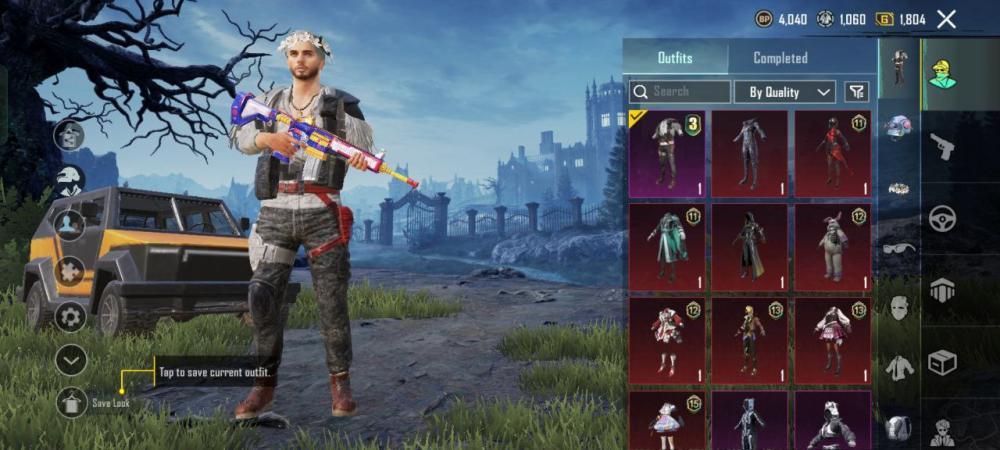Open the outfit filter options

pos(857,92)
